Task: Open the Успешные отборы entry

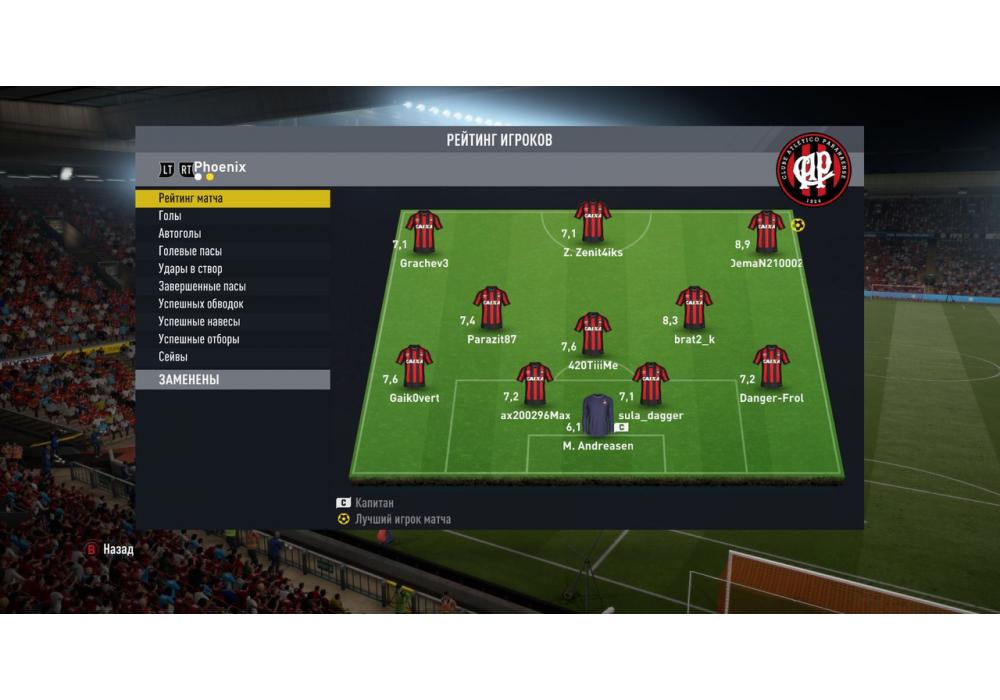Action: click(x=232, y=339)
